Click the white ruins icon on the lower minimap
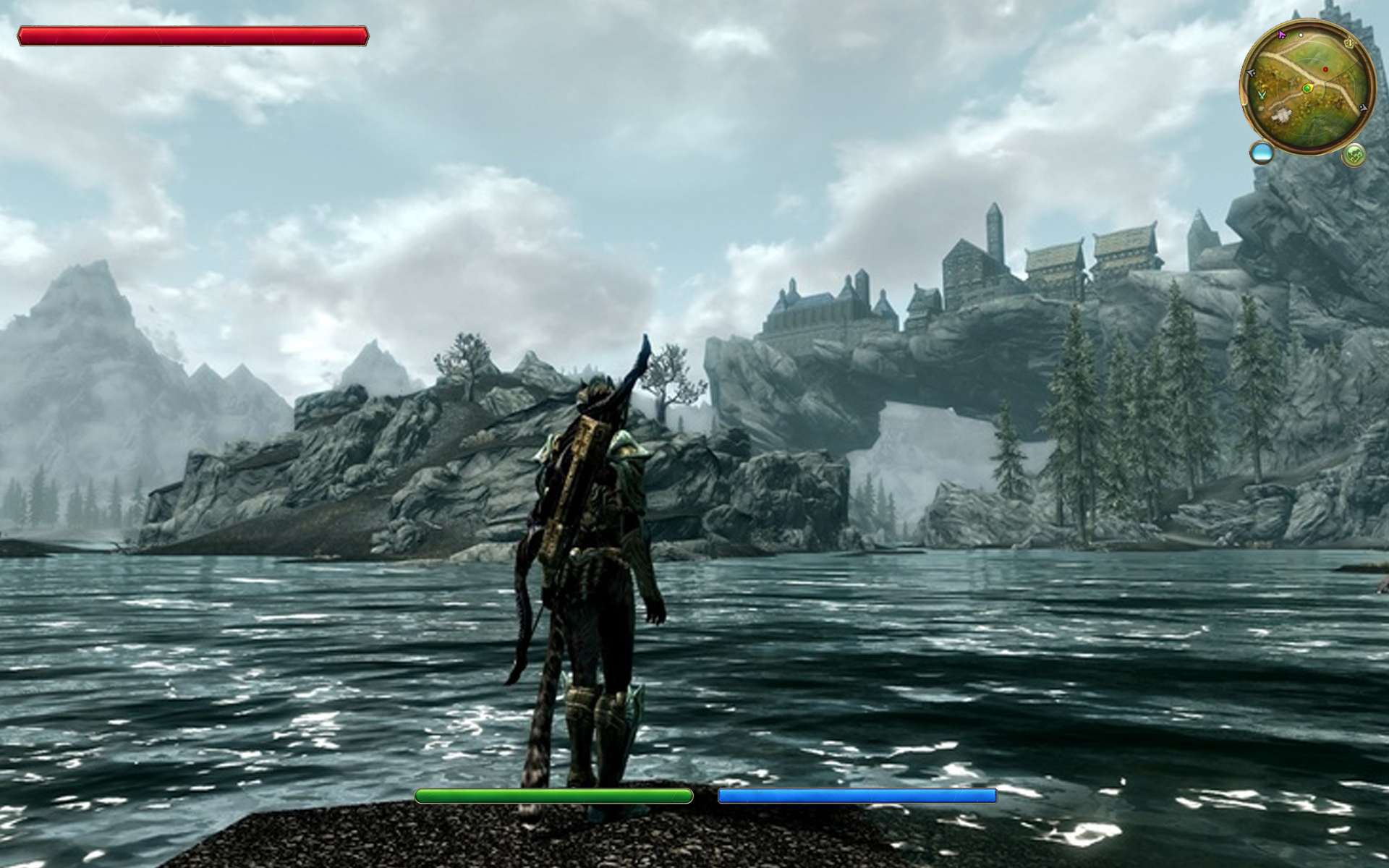The image size is (1389, 868). coord(1281,114)
